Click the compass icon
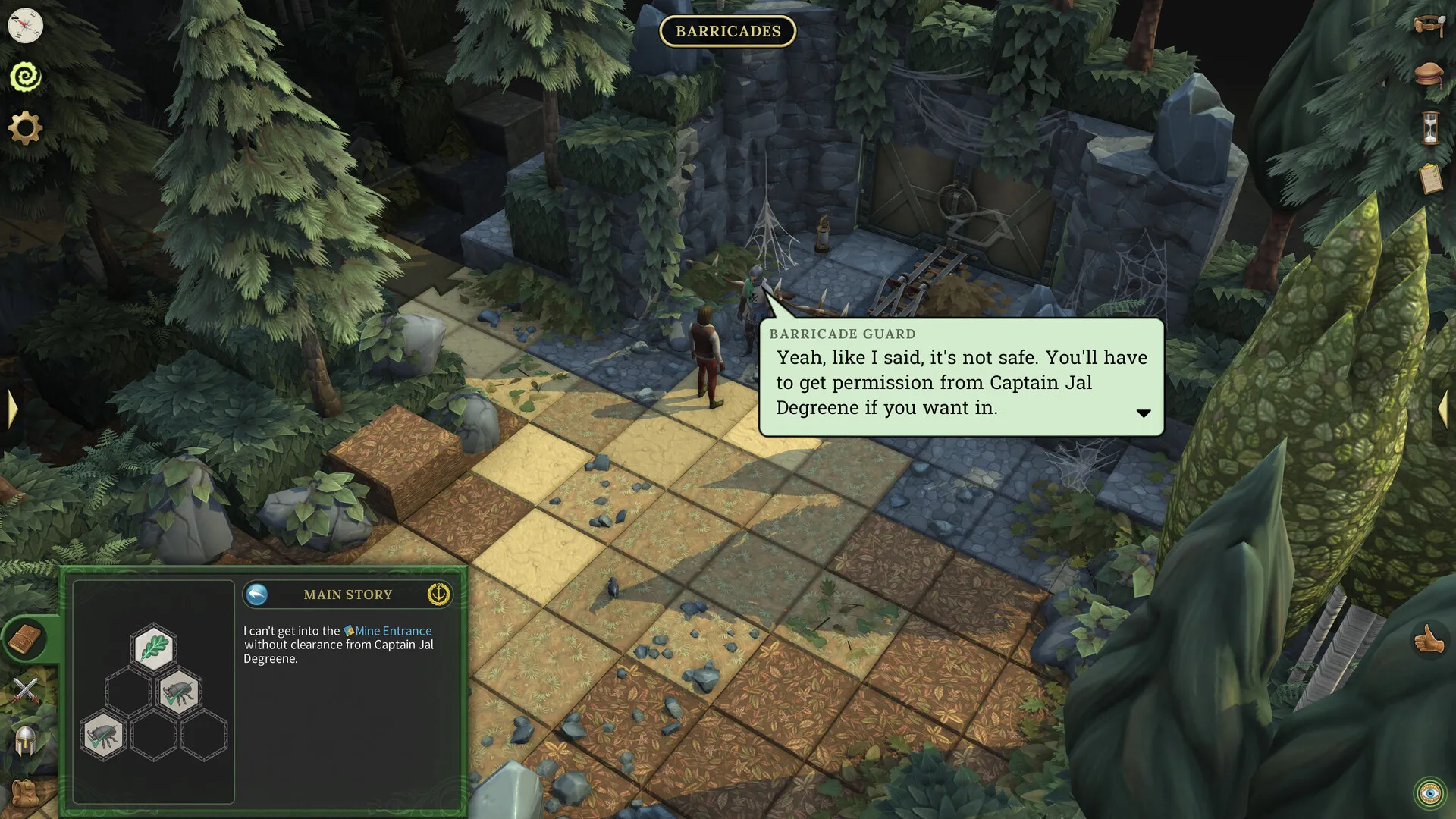 (x=25, y=26)
